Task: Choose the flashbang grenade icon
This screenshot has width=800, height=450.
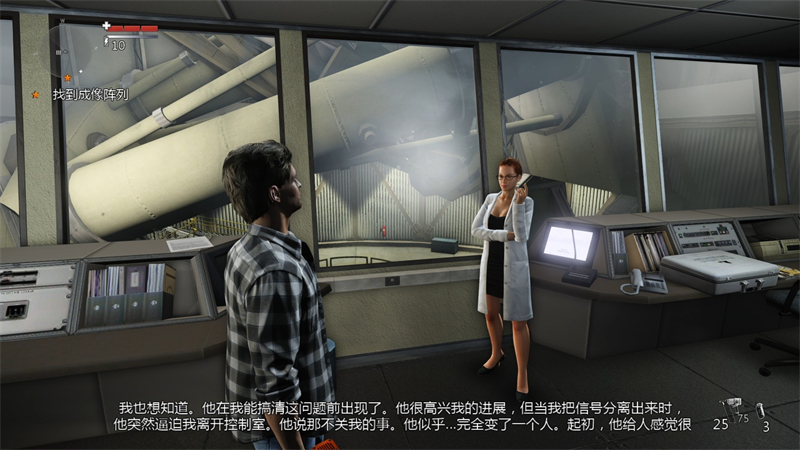Action: coord(761,409)
